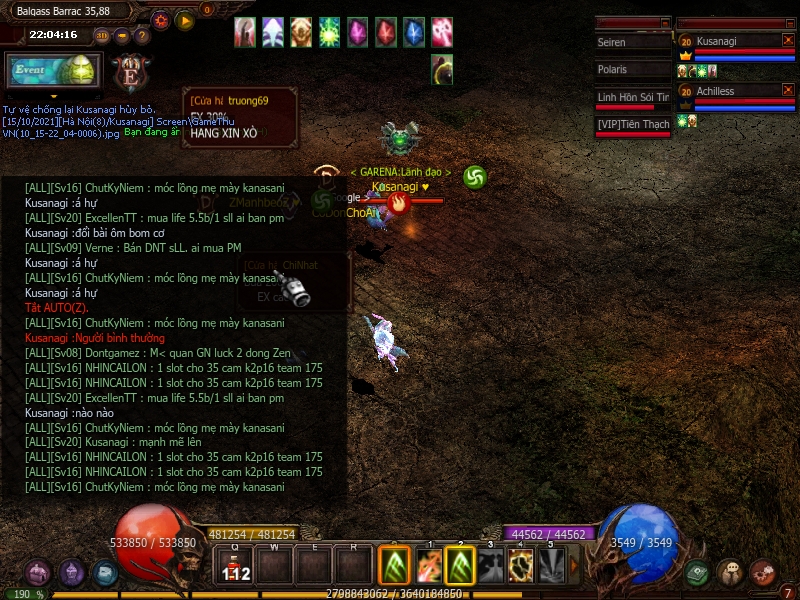Screen dimensions: 800x600
Task: Select the Polaris entry in the list
Action: [632, 70]
